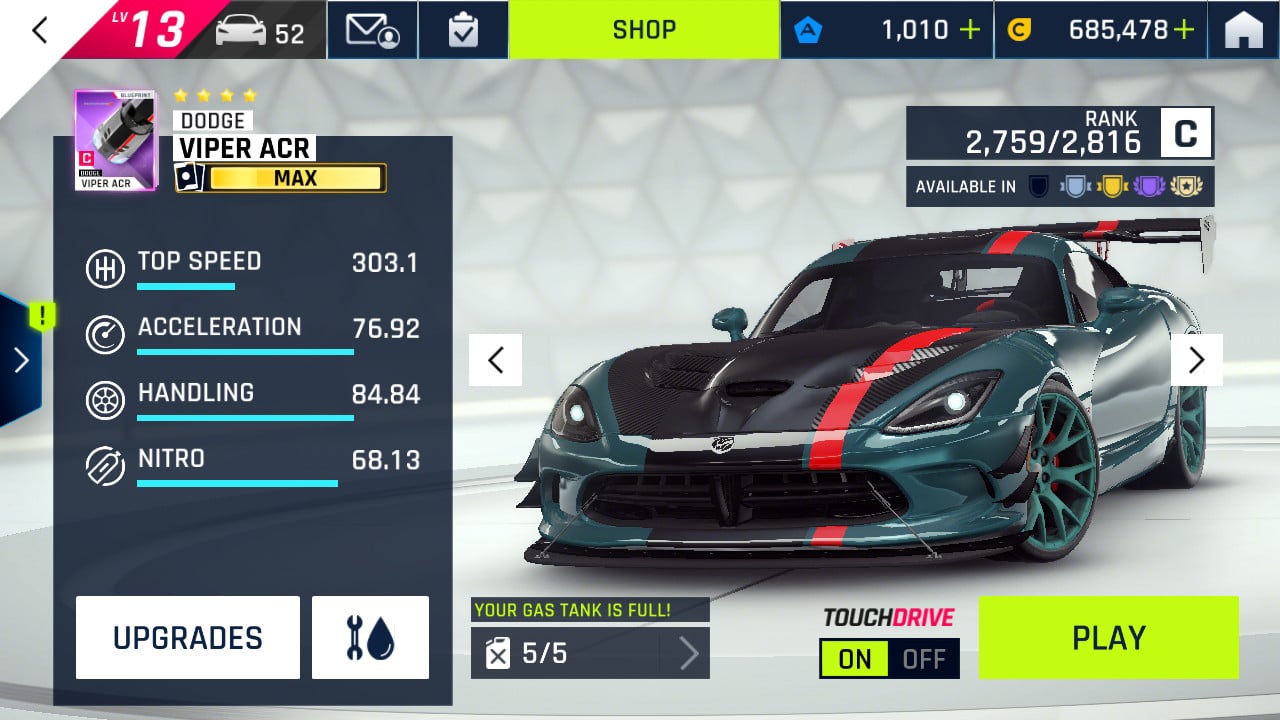Open the rank 2,759/2,816 panel
This screenshot has width=1280, height=720.
[x=1059, y=134]
